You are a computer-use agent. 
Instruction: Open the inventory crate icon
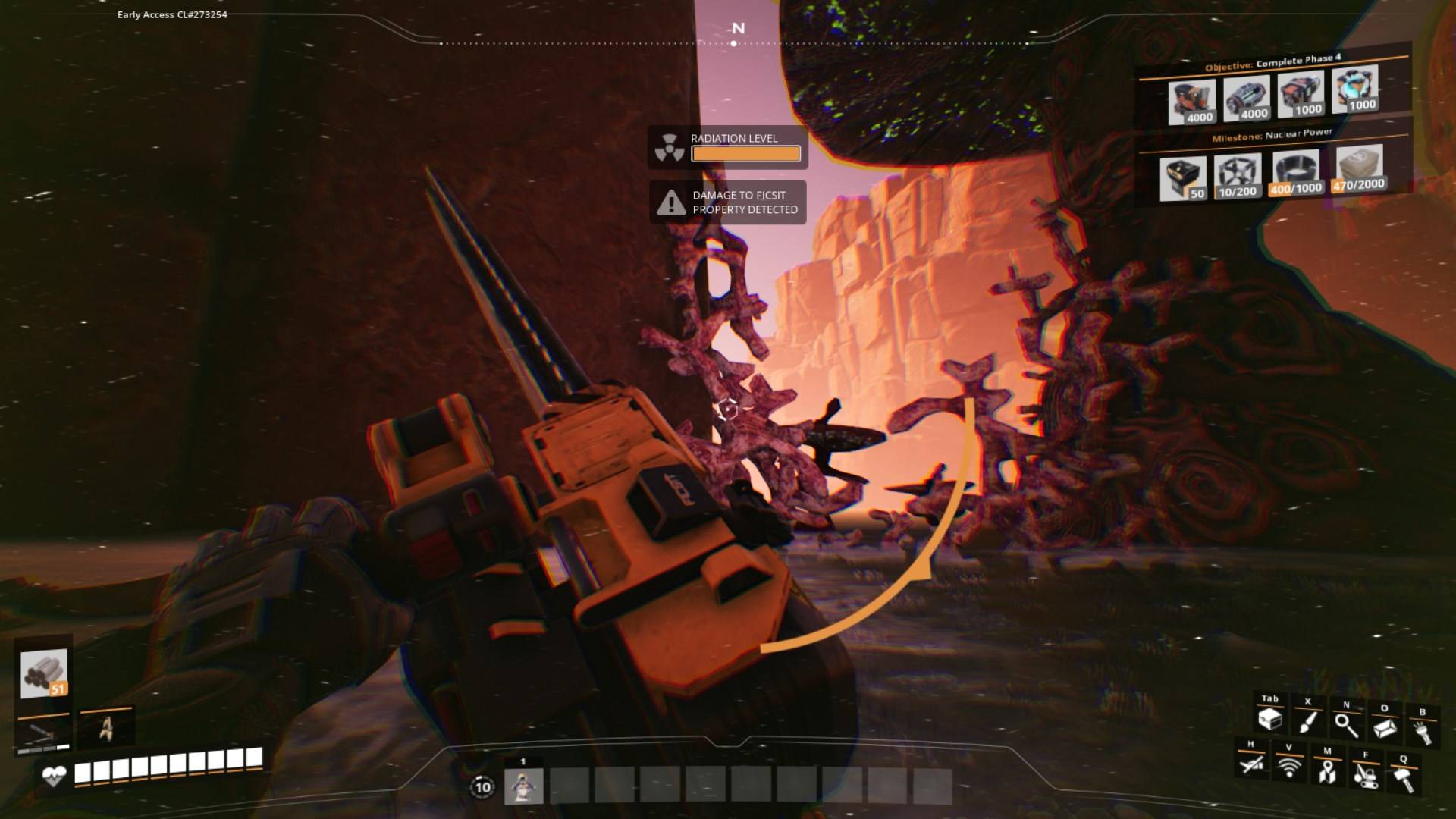1269,720
